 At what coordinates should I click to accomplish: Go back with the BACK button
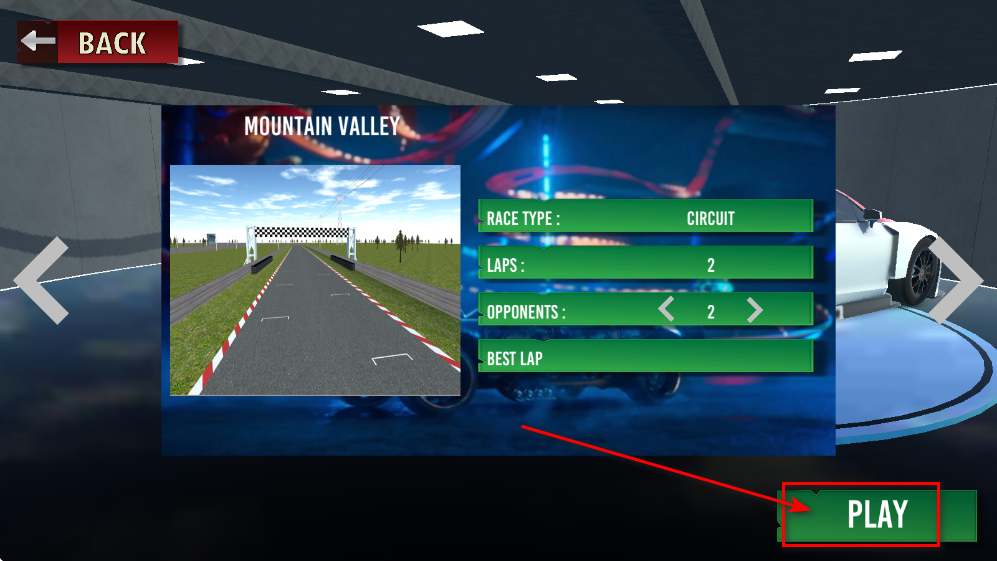coord(98,43)
